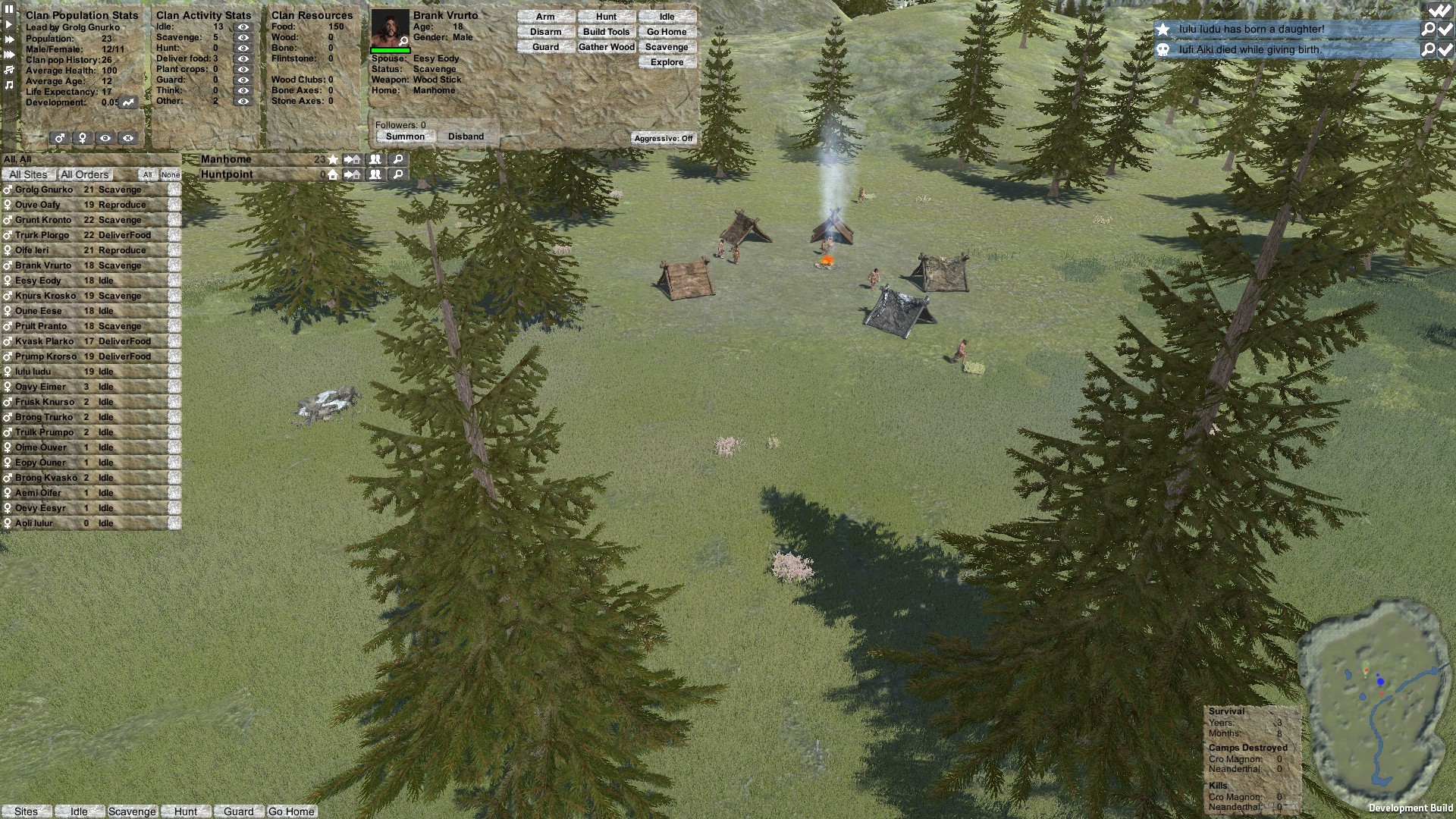
Task: Assign the Guard order in the top command panel
Action: tap(545, 47)
